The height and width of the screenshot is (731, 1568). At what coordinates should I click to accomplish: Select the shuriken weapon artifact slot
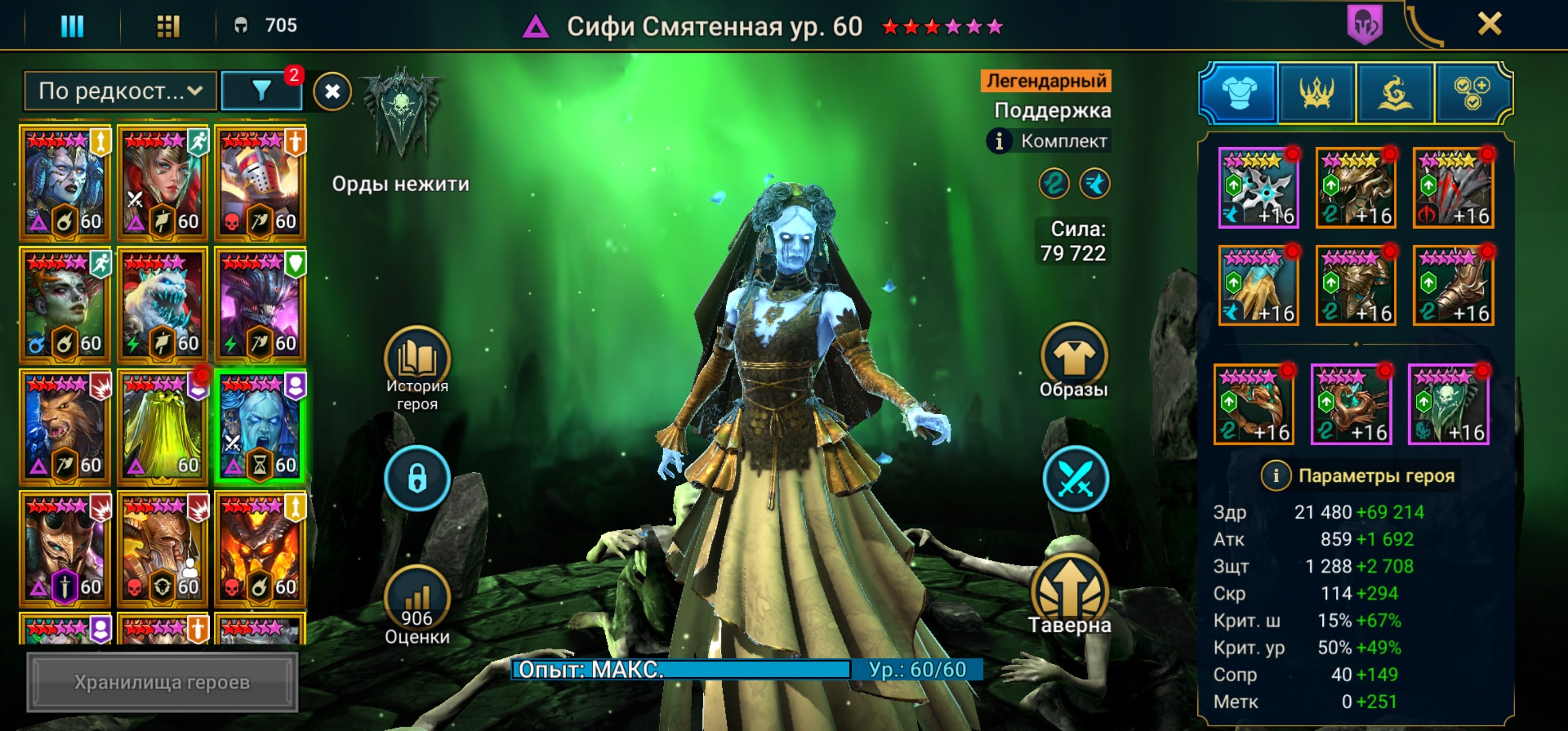tap(1258, 188)
